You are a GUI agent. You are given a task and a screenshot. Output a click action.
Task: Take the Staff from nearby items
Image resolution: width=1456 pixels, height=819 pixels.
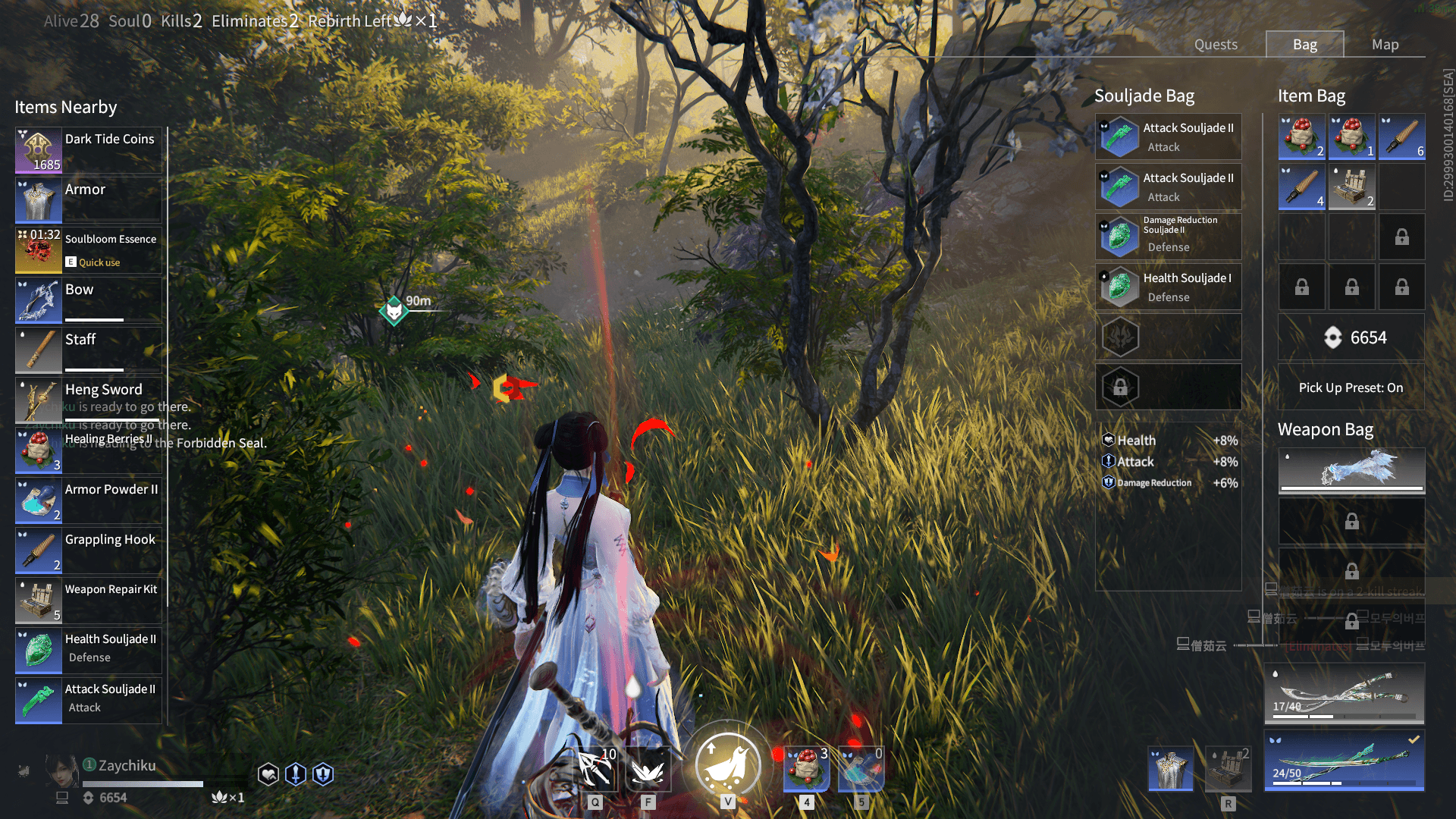tap(89, 350)
